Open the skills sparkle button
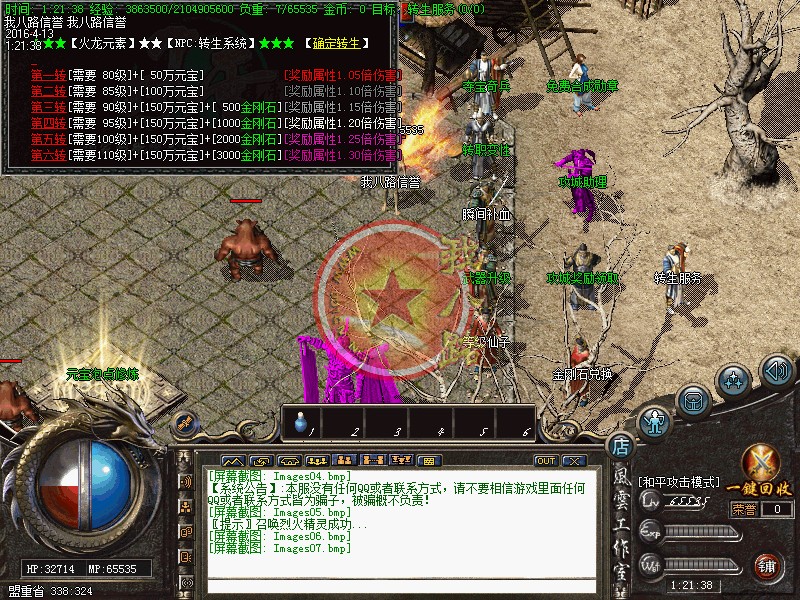 734,380
